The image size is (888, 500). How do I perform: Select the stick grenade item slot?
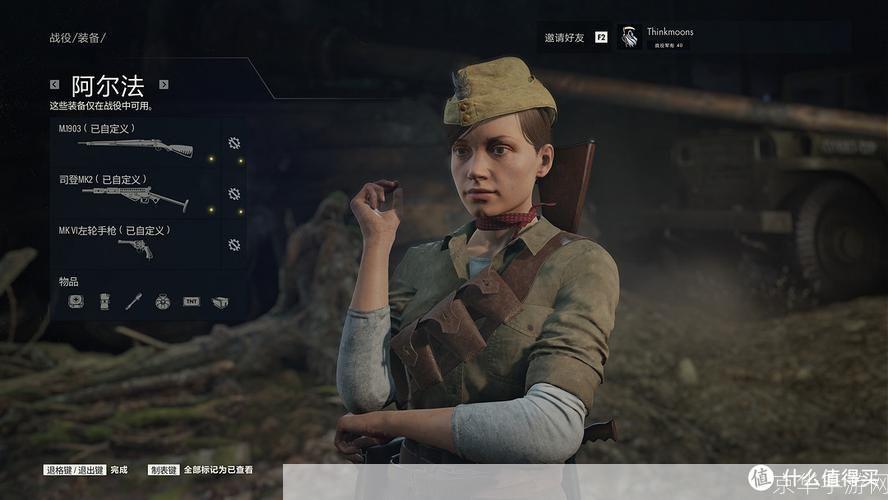(133, 301)
